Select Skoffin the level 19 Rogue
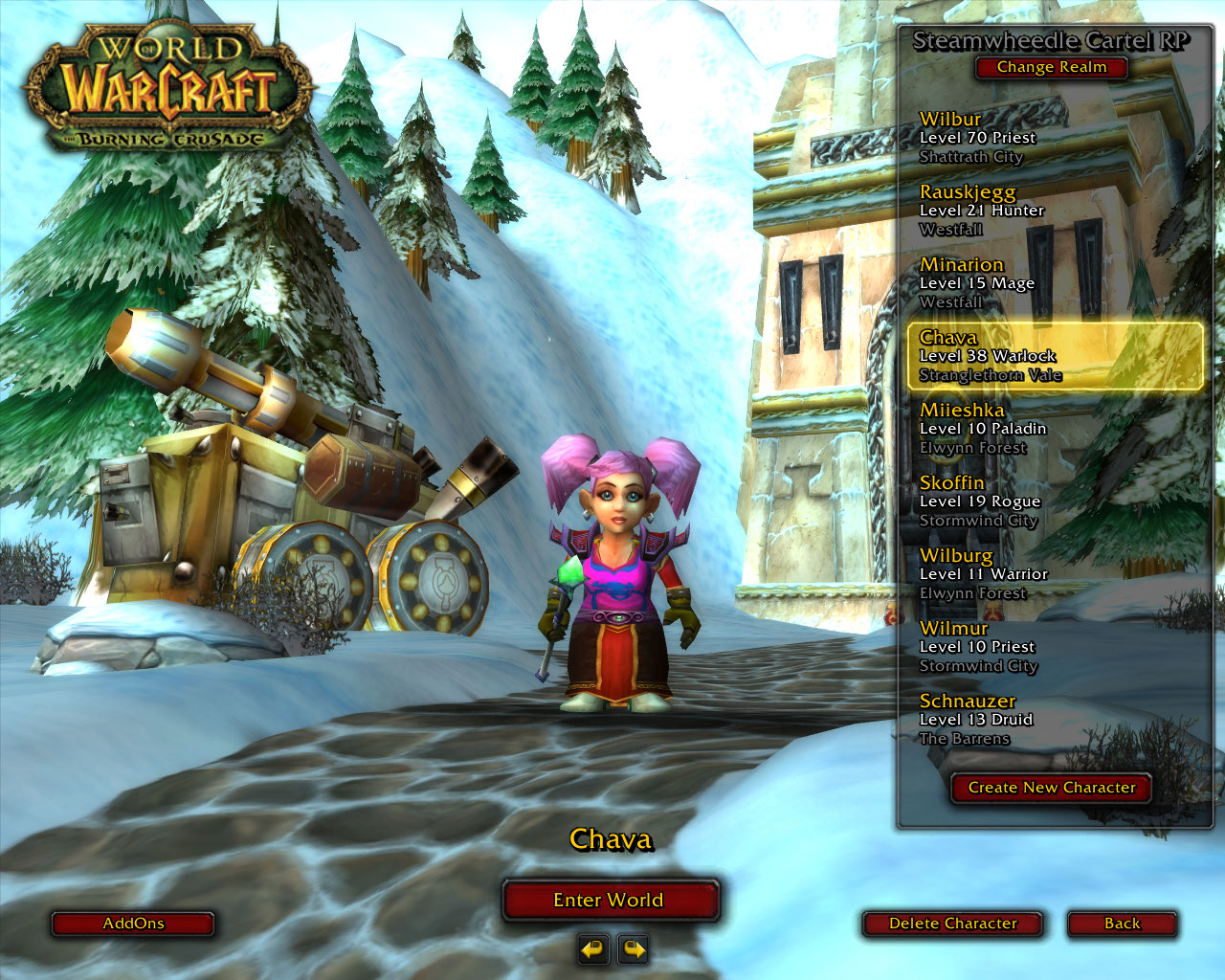Image resolution: width=1225 pixels, height=980 pixels. [1053, 501]
